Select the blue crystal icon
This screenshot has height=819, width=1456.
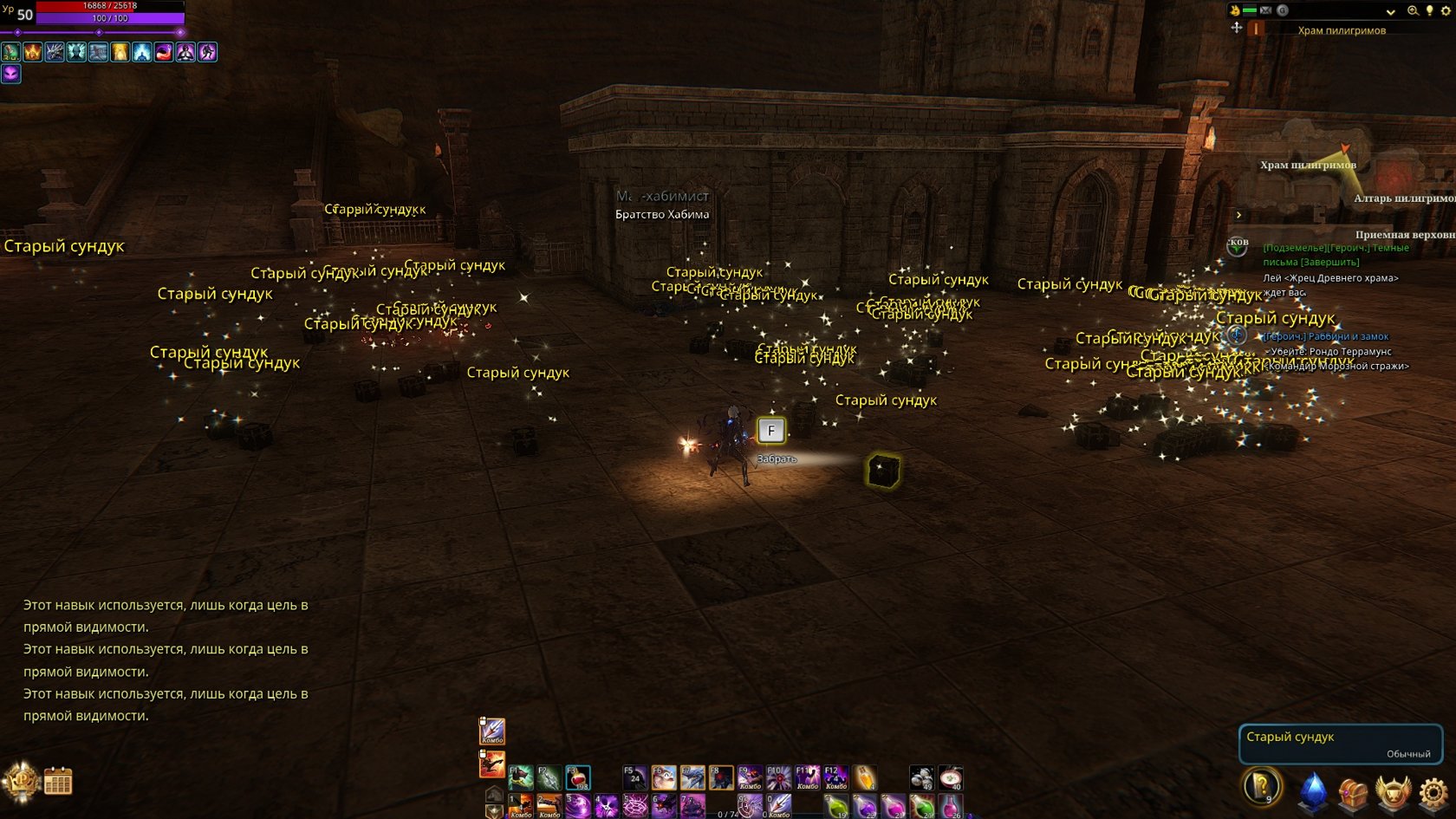1312,790
